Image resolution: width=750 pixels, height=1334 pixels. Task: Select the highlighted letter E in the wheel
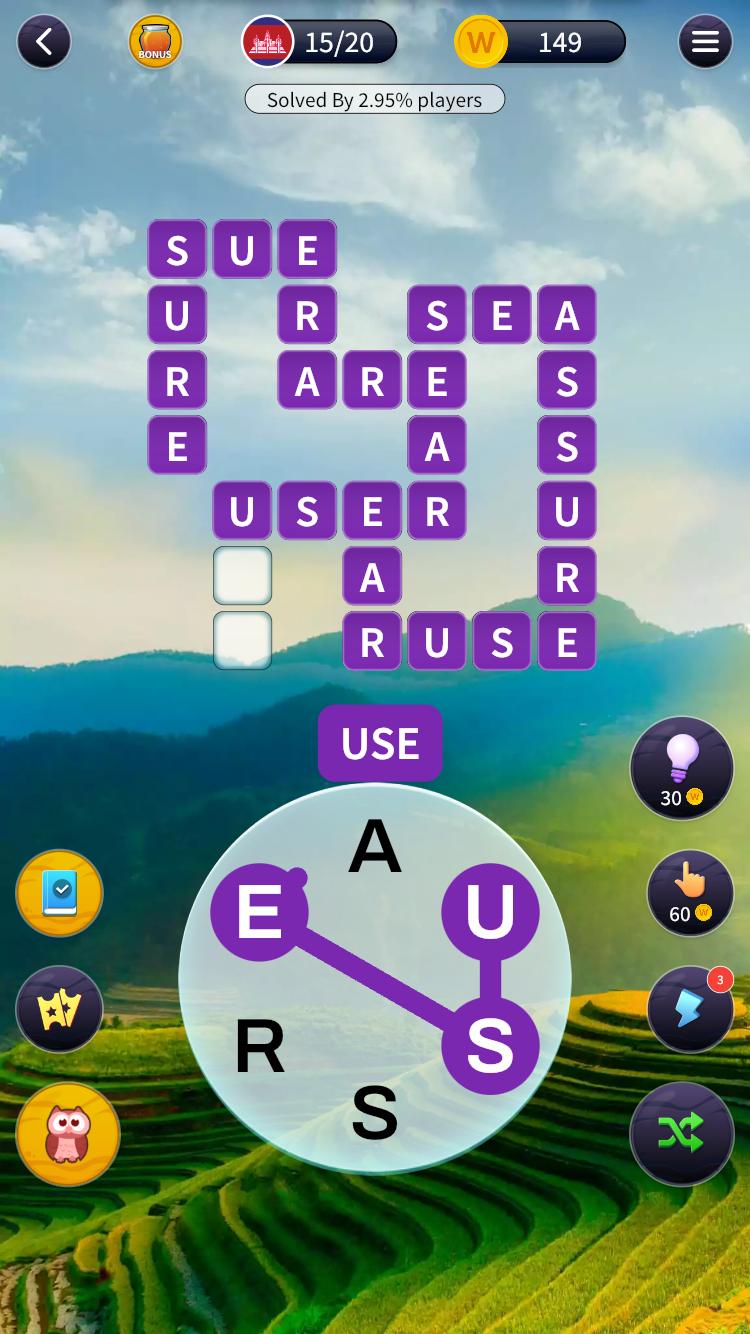click(259, 912)
